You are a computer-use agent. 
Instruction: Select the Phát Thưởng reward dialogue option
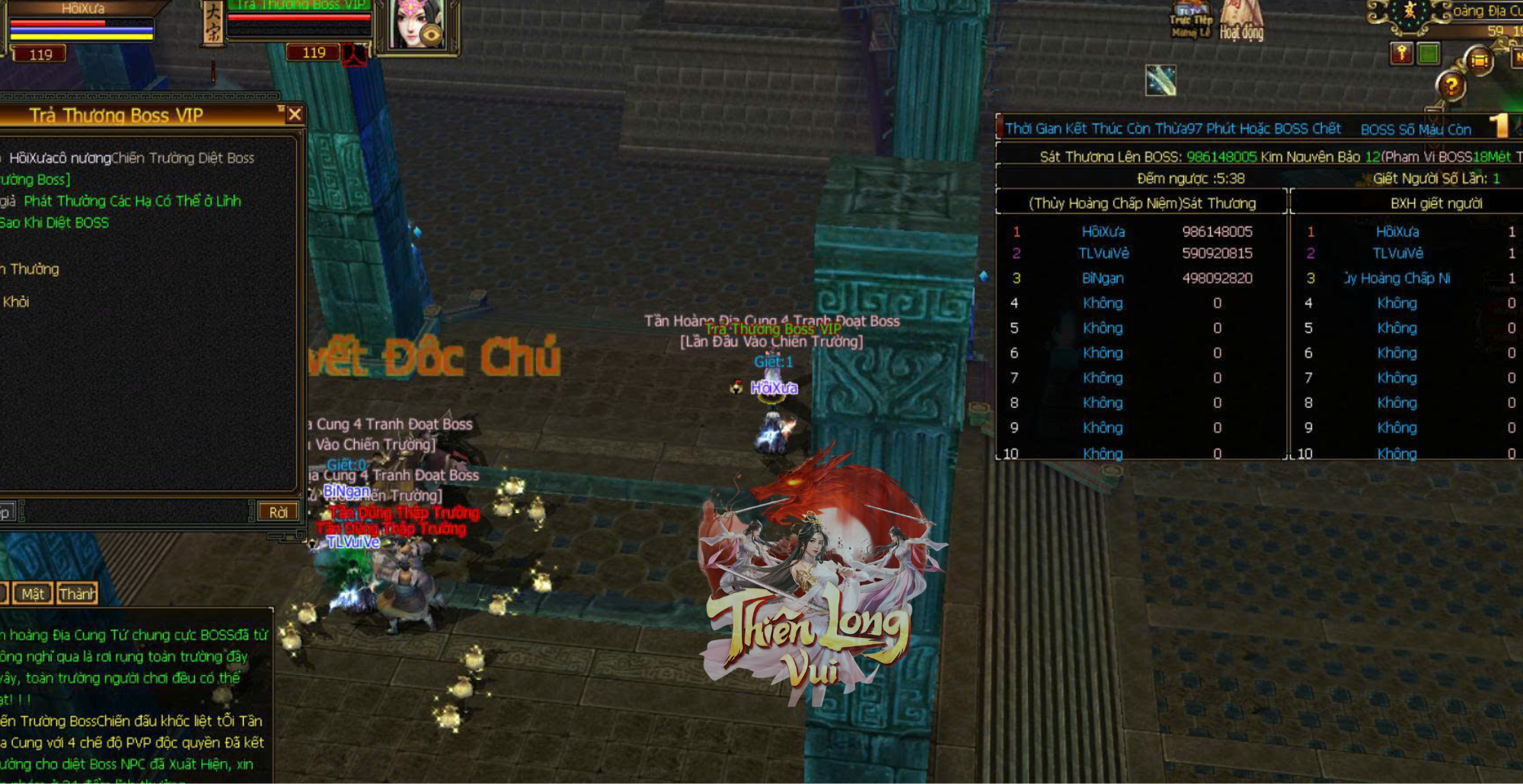click(x=133, y=202)
